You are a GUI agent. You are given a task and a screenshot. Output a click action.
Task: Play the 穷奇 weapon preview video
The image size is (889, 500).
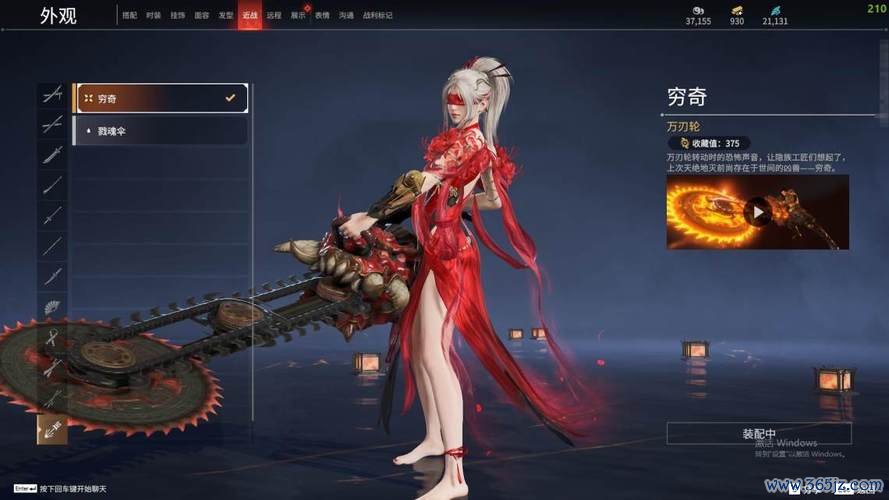click(x=759, y=212)
